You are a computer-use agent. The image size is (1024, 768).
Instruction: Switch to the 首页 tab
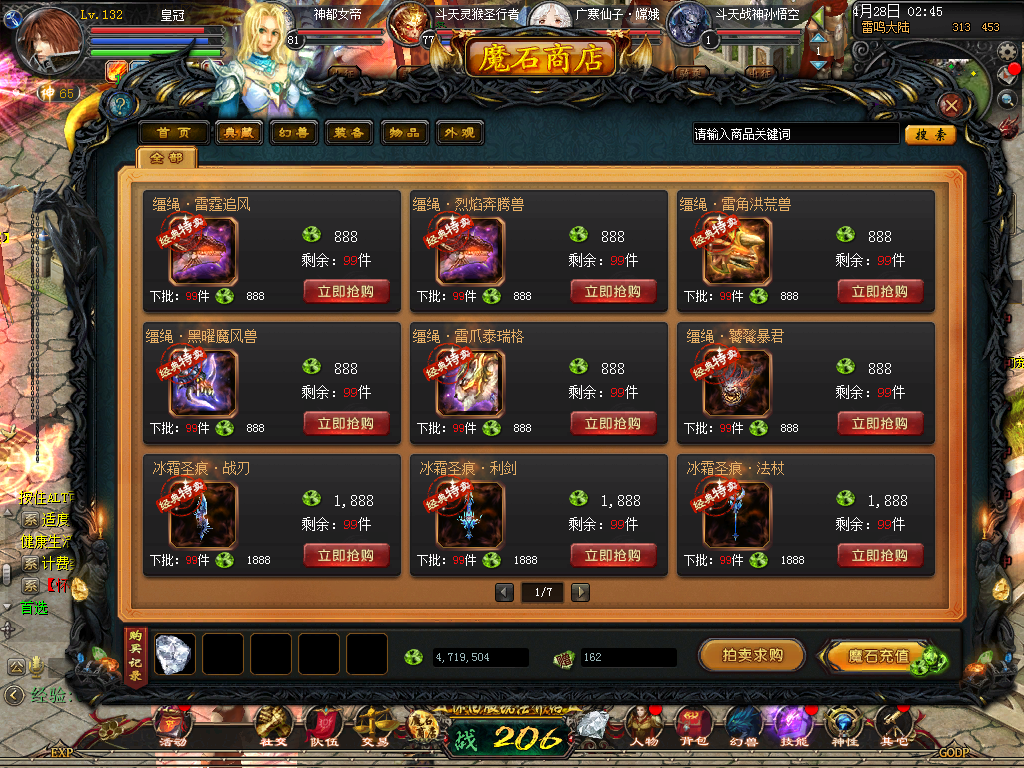coord(174,133)
